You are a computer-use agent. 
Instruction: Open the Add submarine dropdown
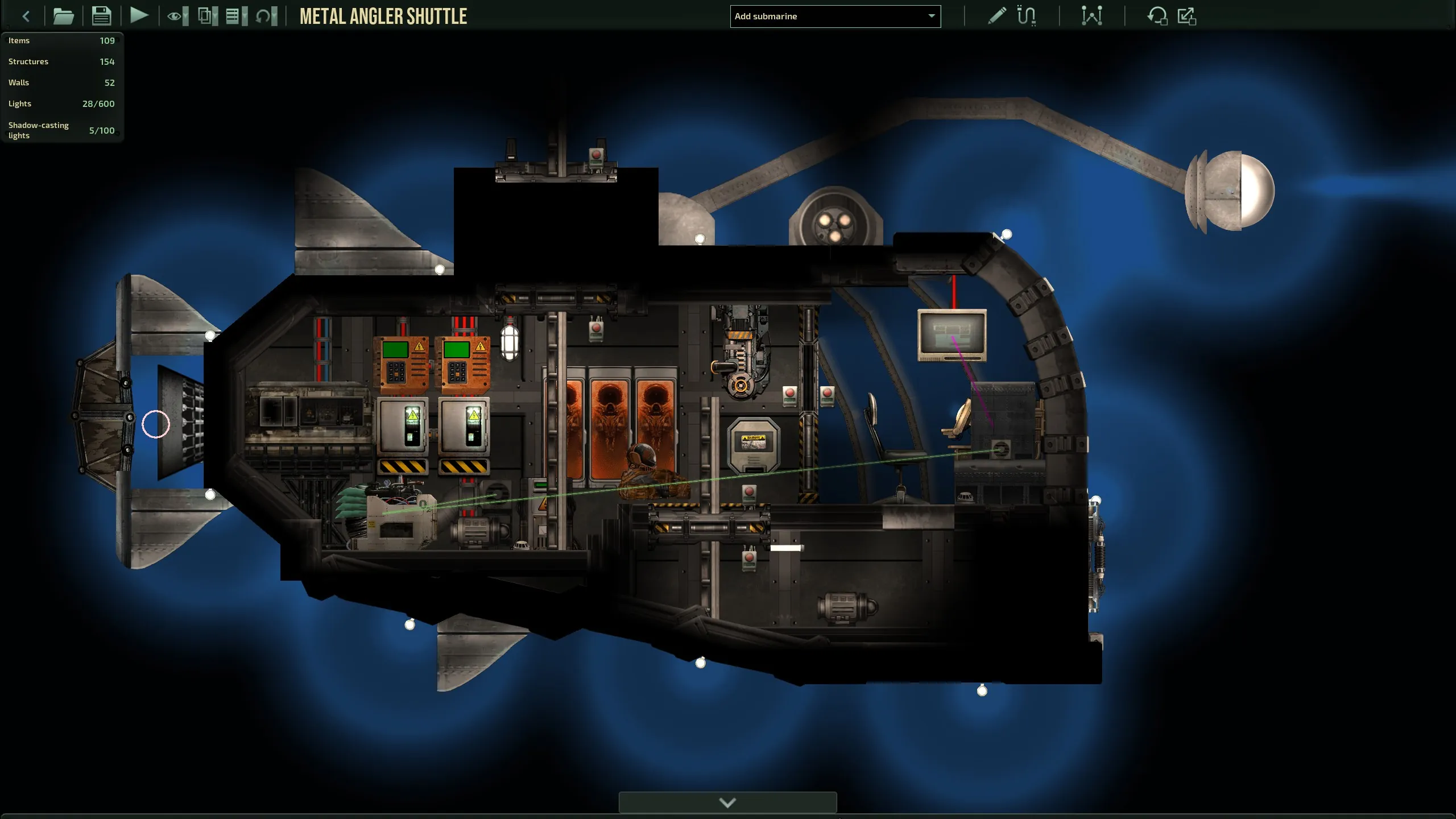(835, 16)
